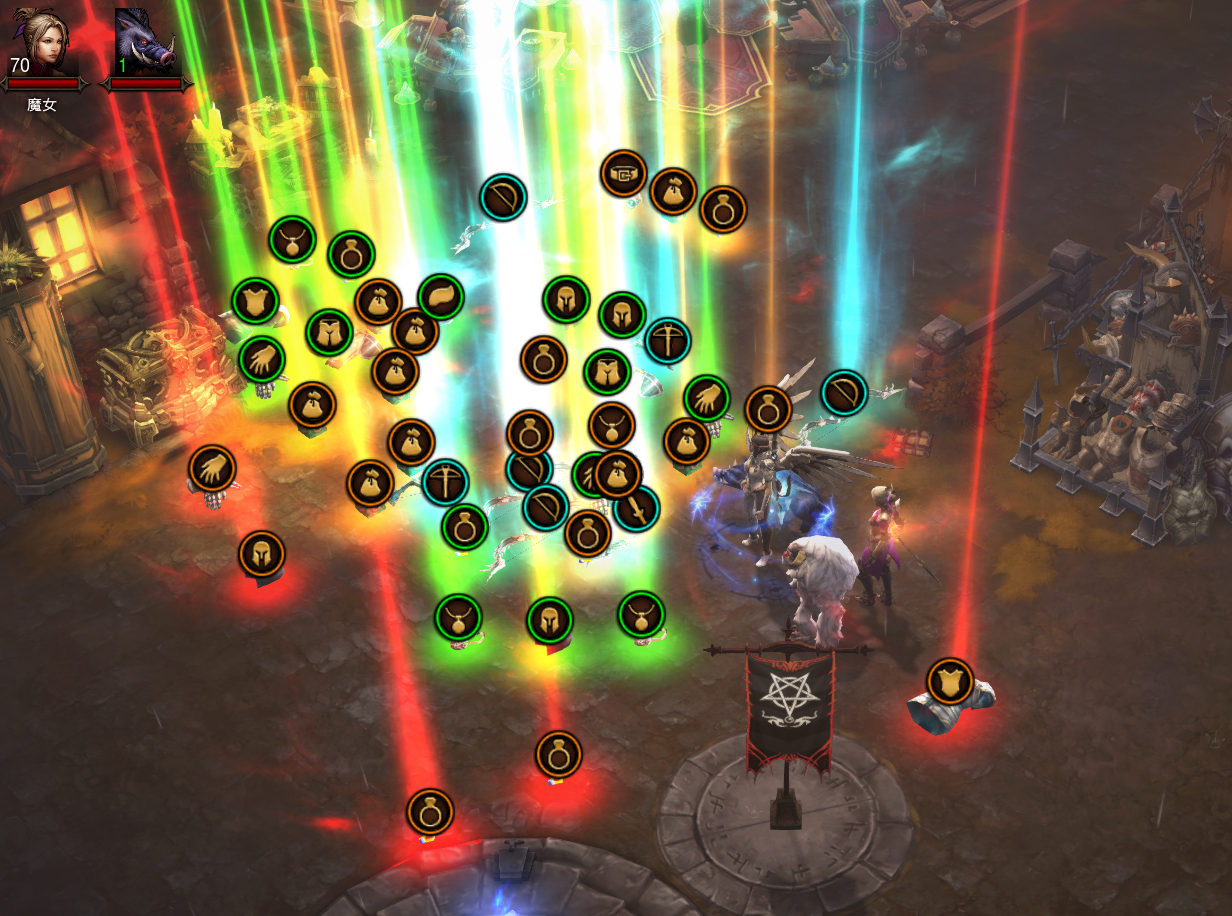Select the orange chest armor loot icon

click(x=950, y=681)
